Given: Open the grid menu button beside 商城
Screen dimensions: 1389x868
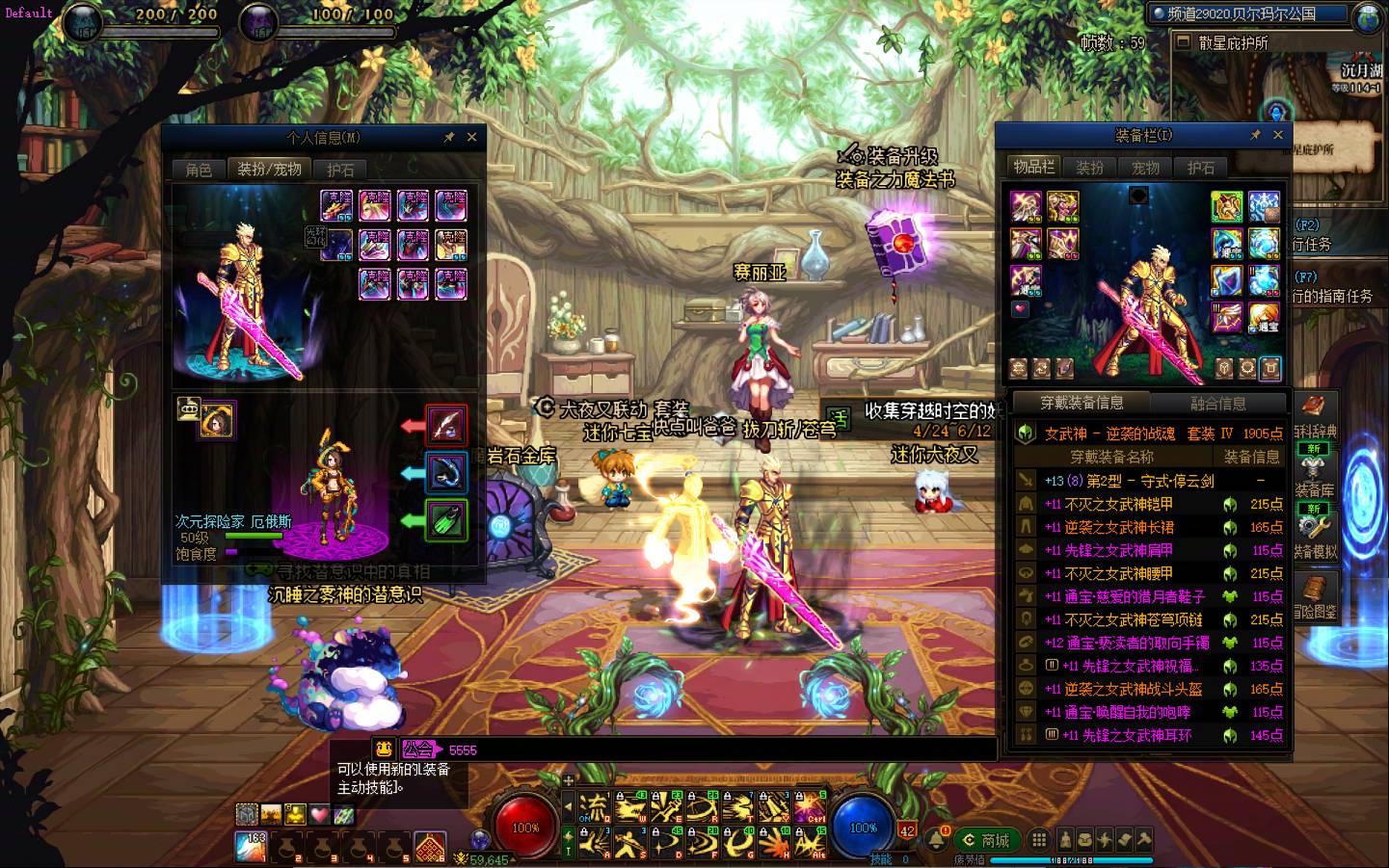Looking at the screenshot, I should 1038,839.
